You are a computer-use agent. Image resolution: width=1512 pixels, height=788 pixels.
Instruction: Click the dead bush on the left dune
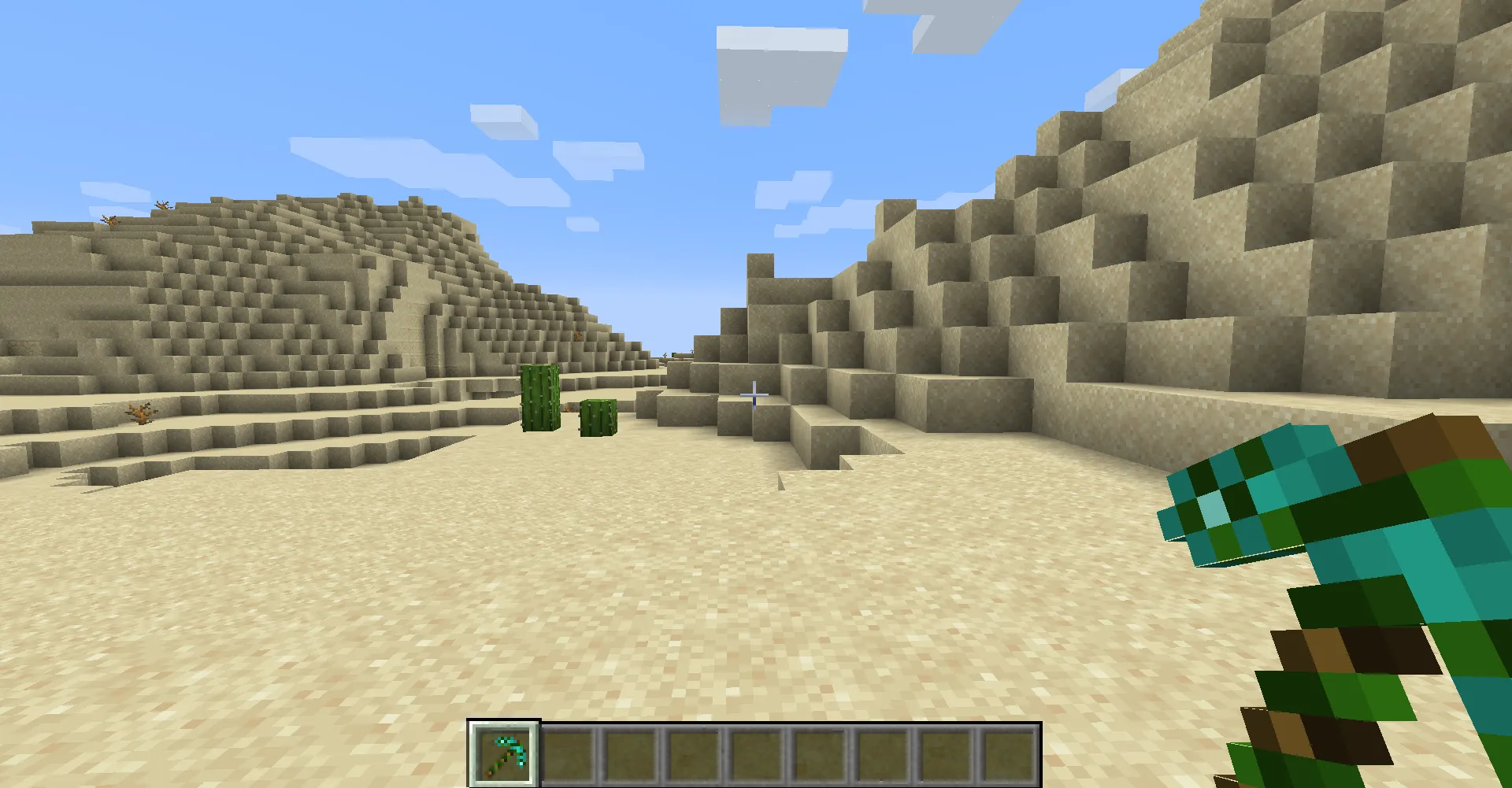click(x=140, y=413)
